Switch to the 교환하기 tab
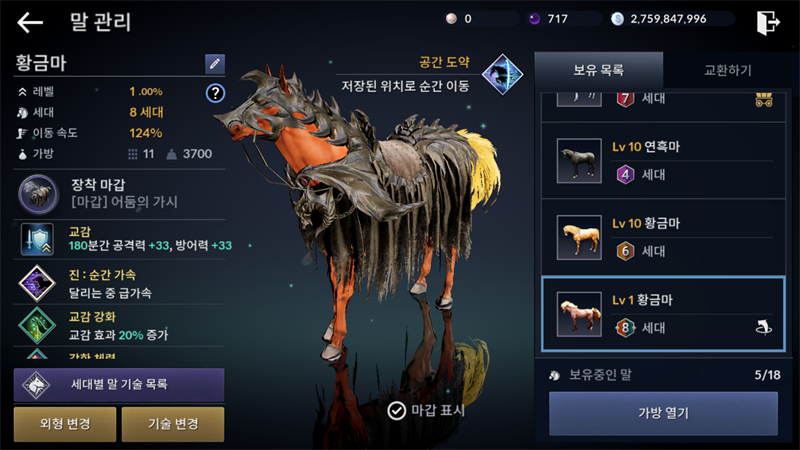Image resolution: width=800 pixels, height=450 pixels. click(727, 70)
